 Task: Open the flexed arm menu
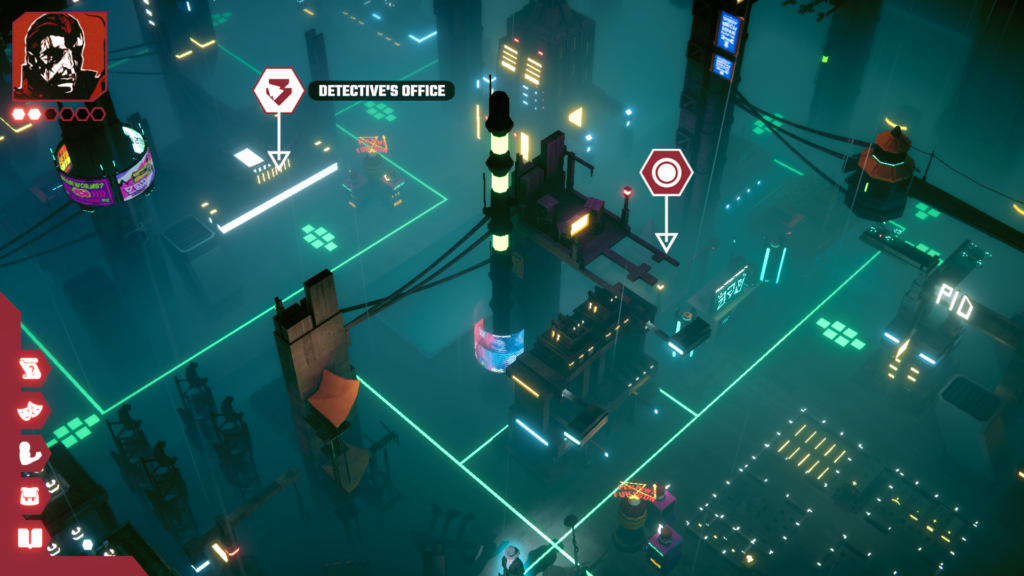click(x=32, y=453)
